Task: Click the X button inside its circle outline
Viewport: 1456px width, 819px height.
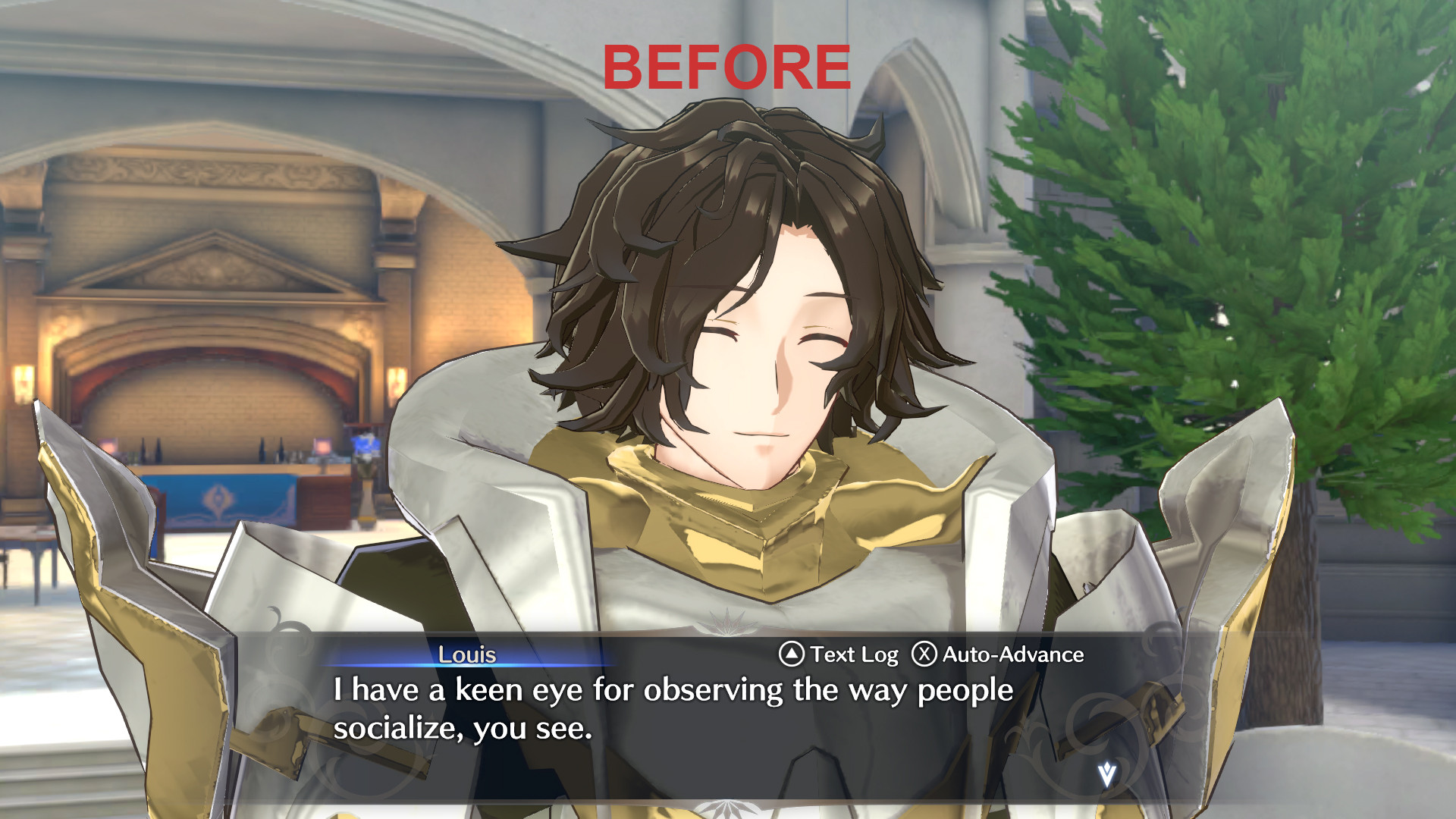Action: [926, 654]
